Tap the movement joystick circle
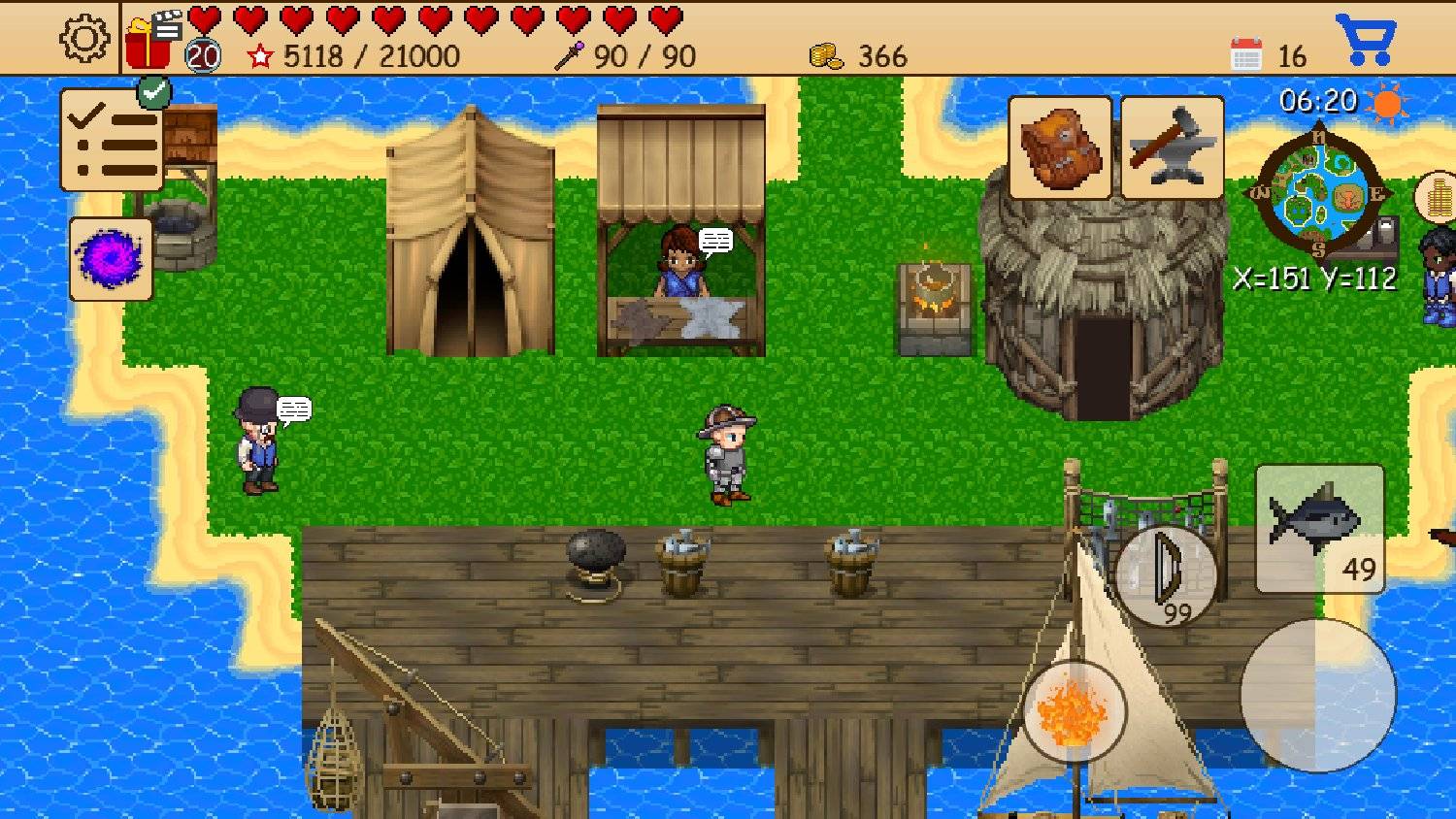 (1320, 694)
